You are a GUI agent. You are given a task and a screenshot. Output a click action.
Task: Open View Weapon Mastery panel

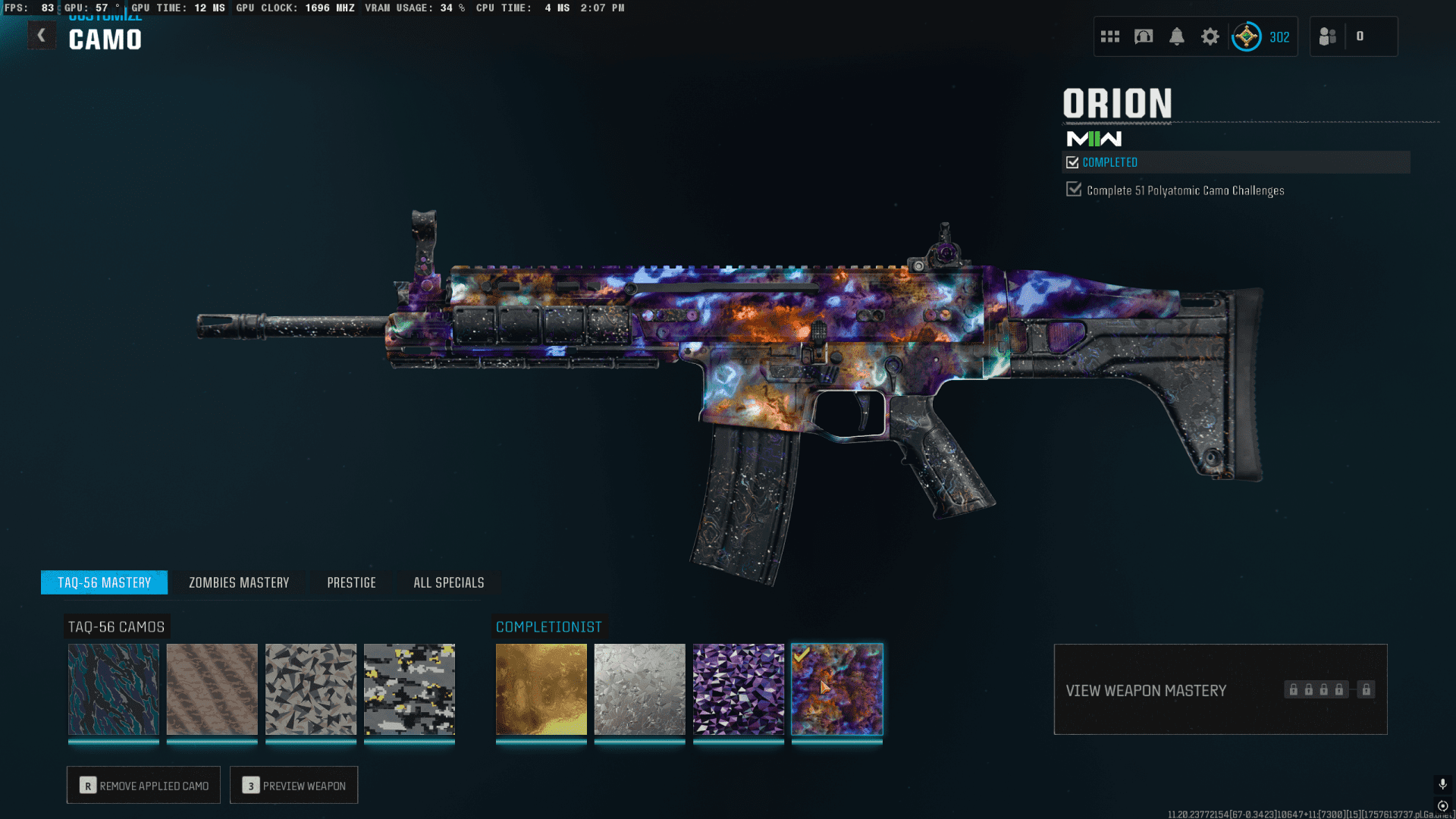tap(1220, 690)
